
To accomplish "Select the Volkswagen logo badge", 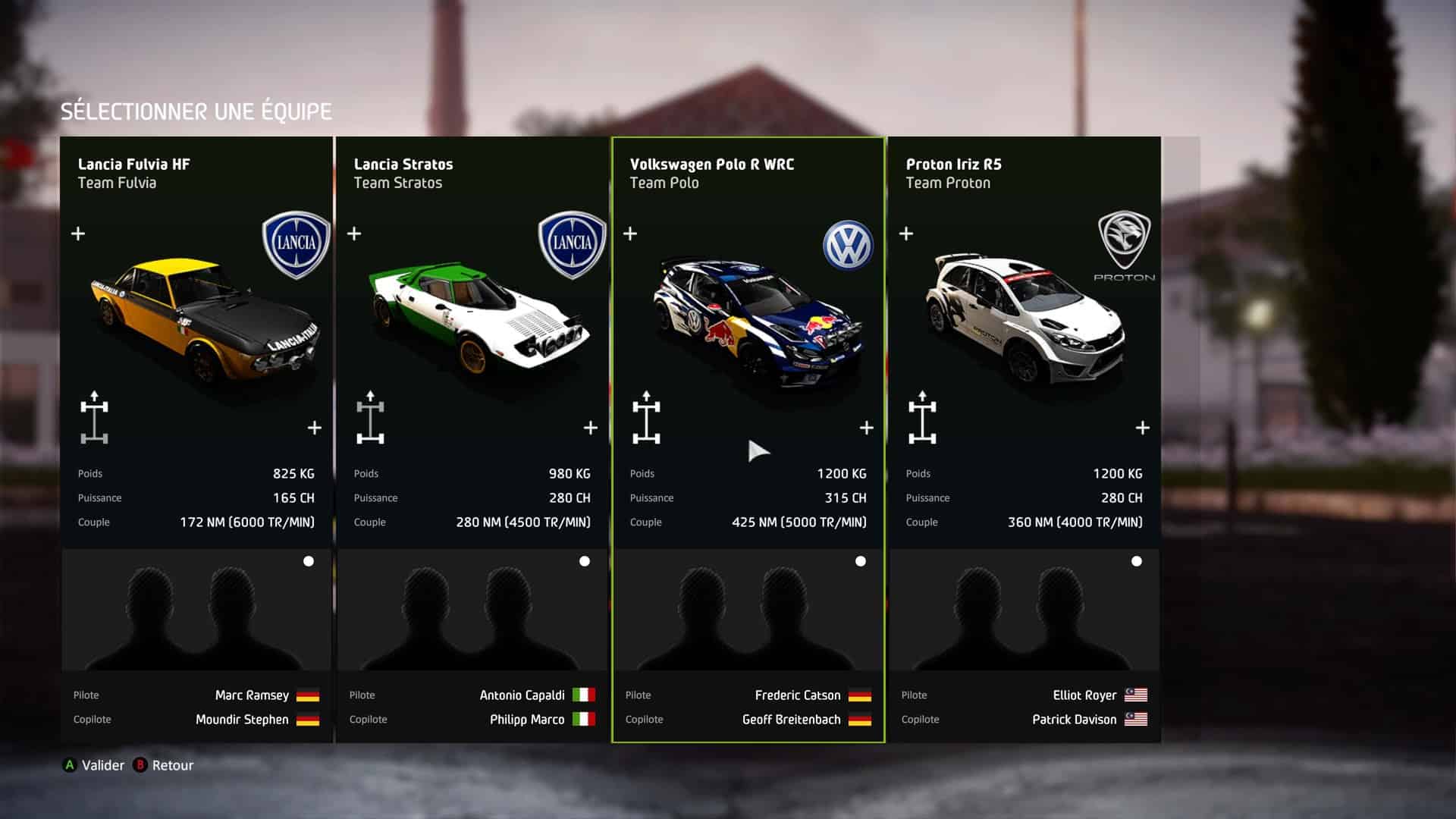I will [x=848, y=245].
